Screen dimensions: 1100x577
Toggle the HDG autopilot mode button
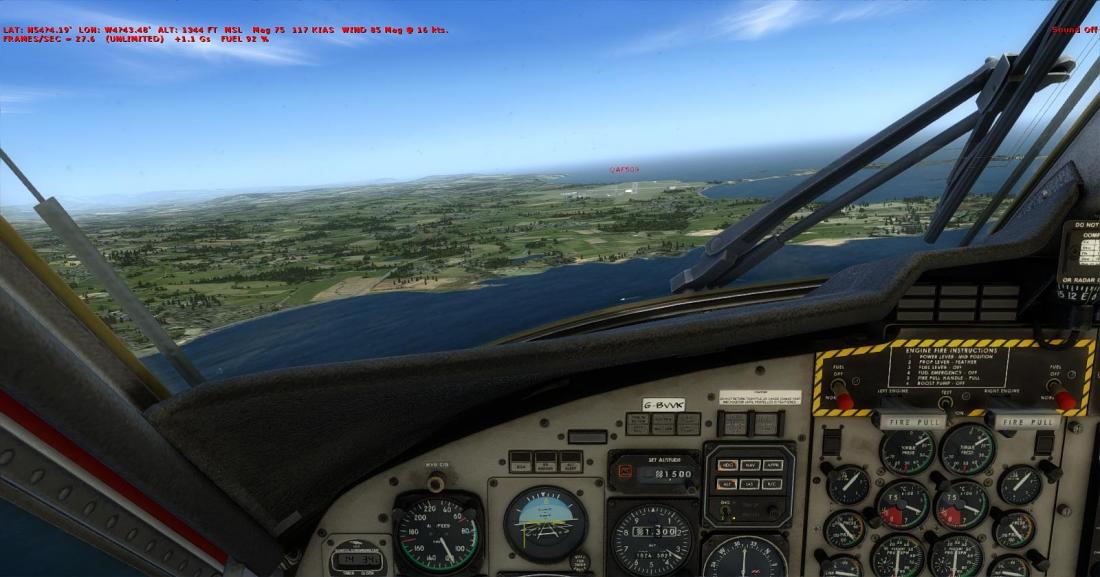click(726, 465)
